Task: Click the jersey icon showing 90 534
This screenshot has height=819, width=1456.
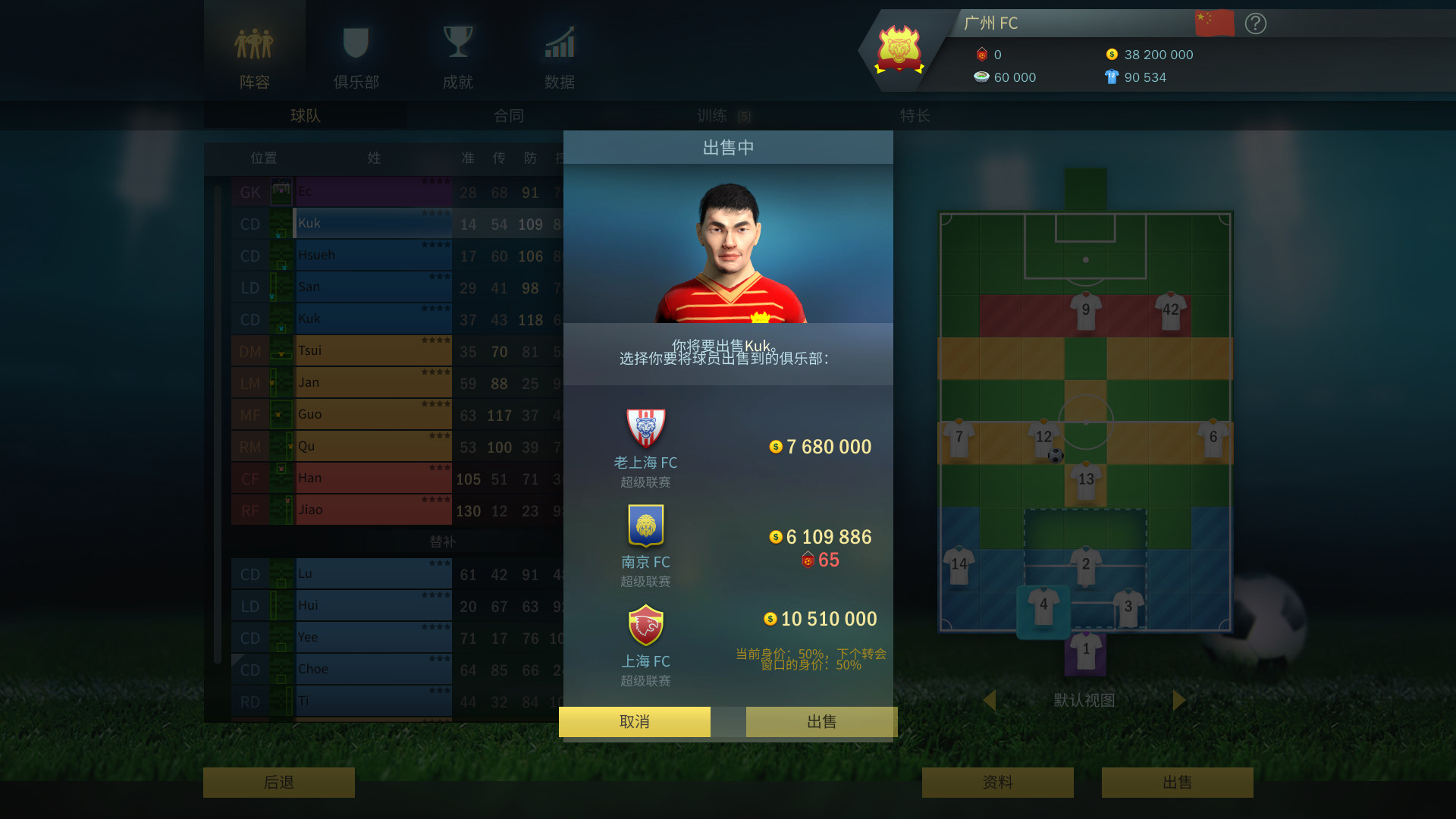Action: click(x=1112, y=77)
